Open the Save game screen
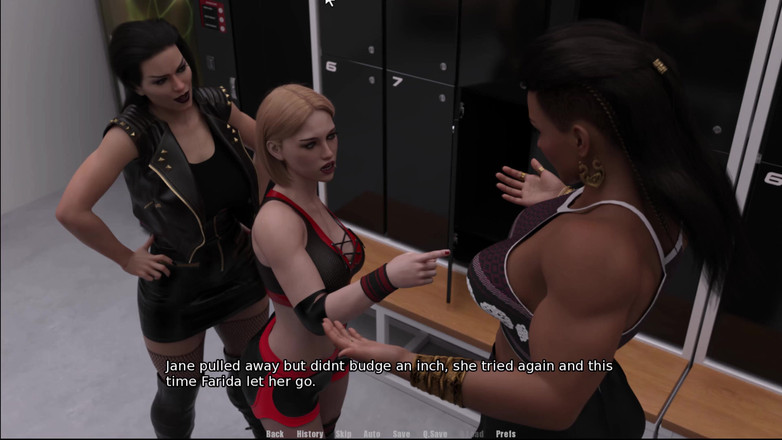Screen dimensions: 782x440 point(401,434)
